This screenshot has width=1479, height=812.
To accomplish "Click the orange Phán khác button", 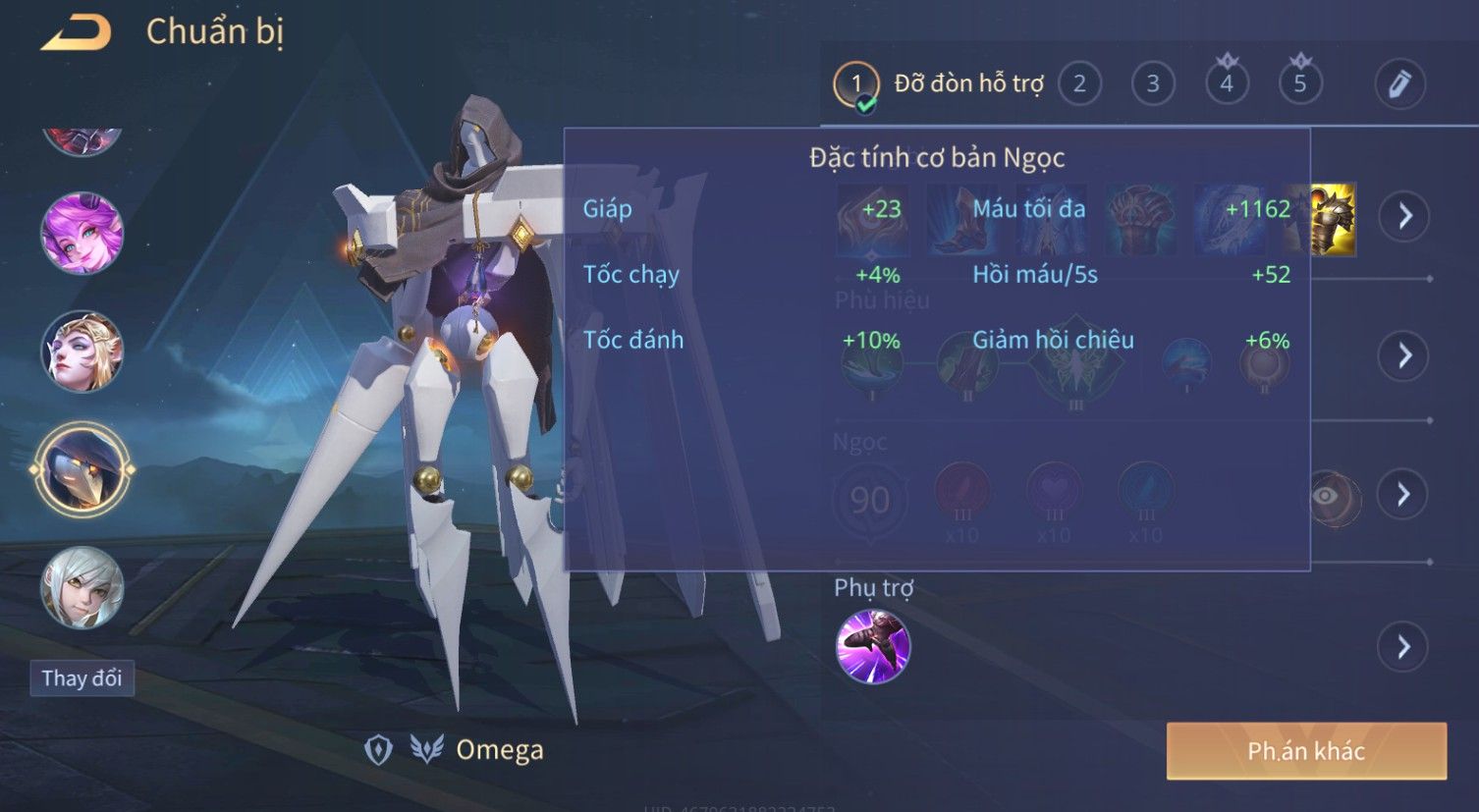I will (x=1306, y=751).
